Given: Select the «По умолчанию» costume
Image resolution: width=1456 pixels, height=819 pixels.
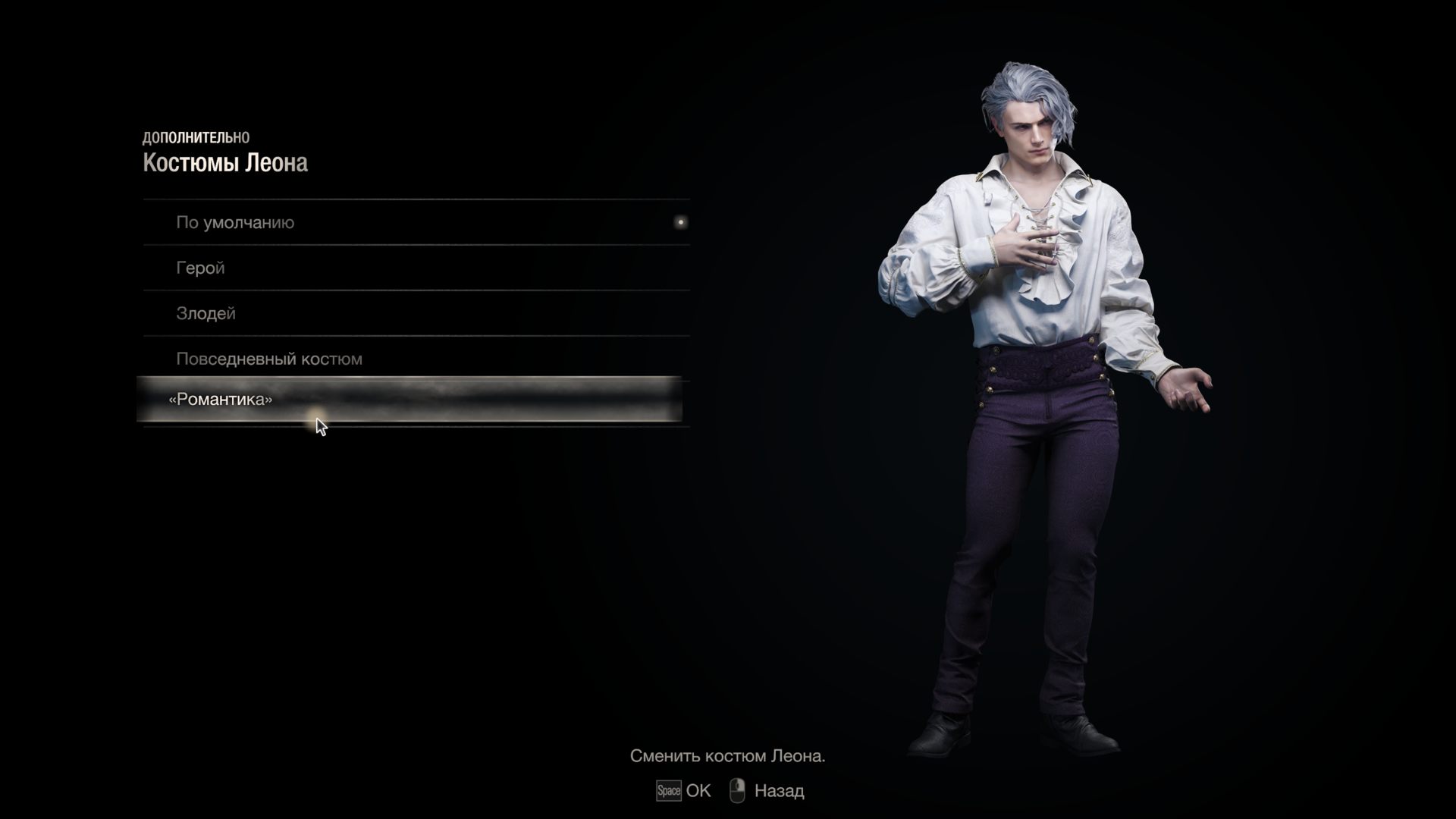Looking at the screenshot, I should 235,223.
